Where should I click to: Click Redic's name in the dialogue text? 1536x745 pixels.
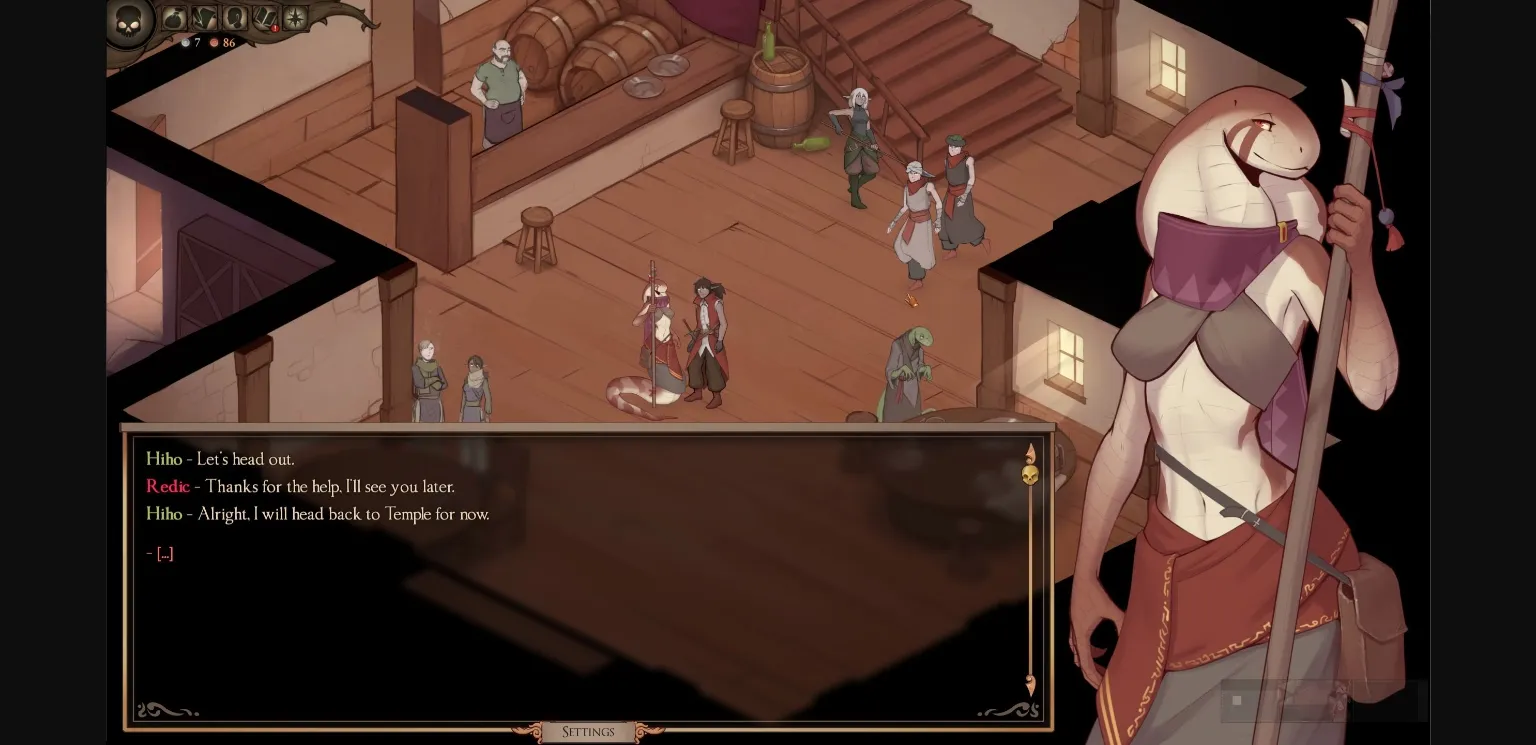[x=166, y=487]
